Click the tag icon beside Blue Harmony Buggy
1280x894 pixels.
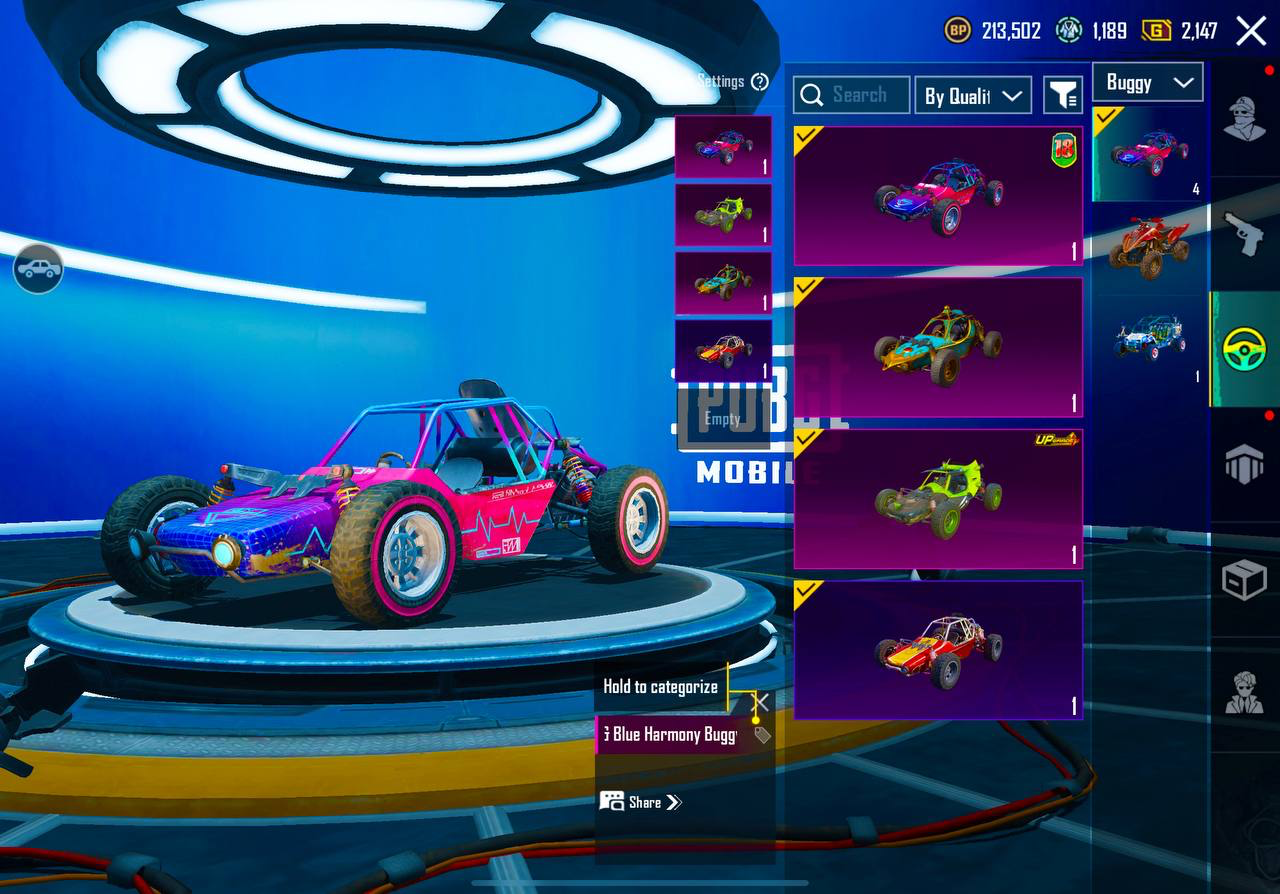click(762, 736)
